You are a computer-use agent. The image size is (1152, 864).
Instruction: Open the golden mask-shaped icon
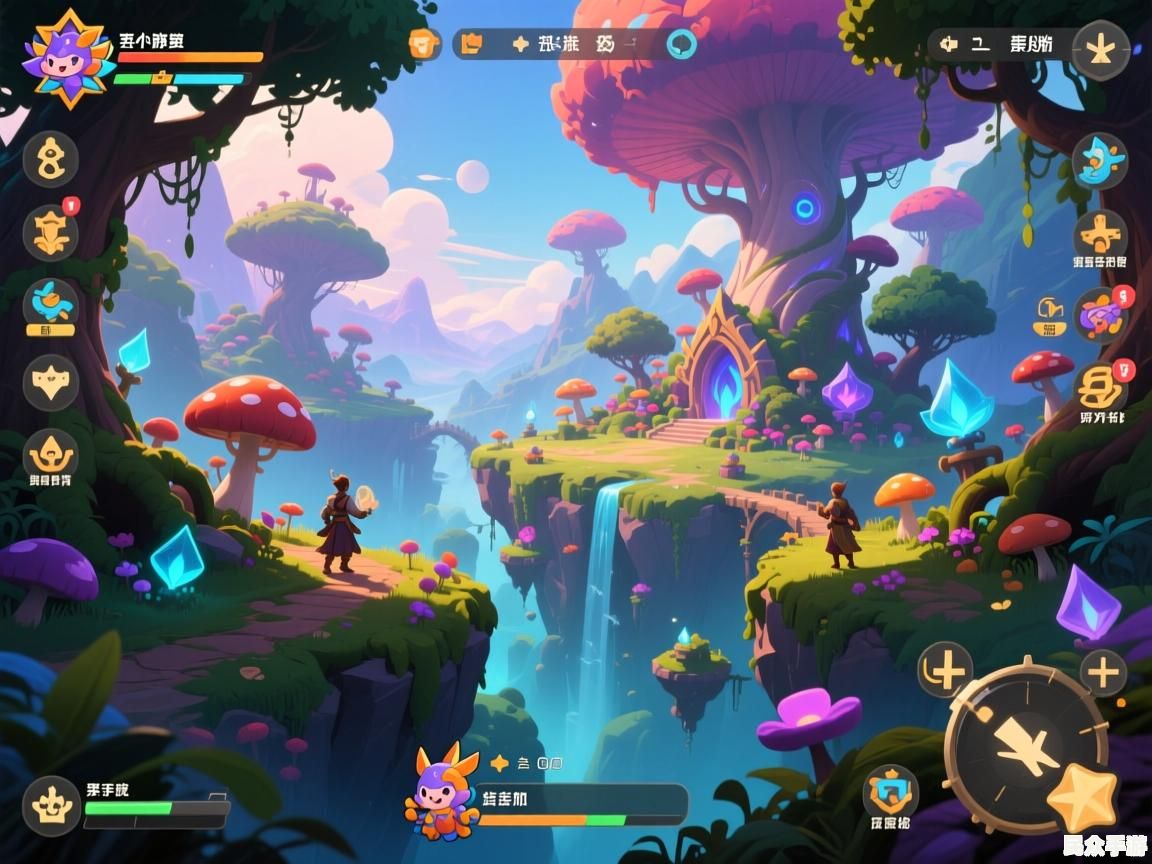(x=50, y=382)
